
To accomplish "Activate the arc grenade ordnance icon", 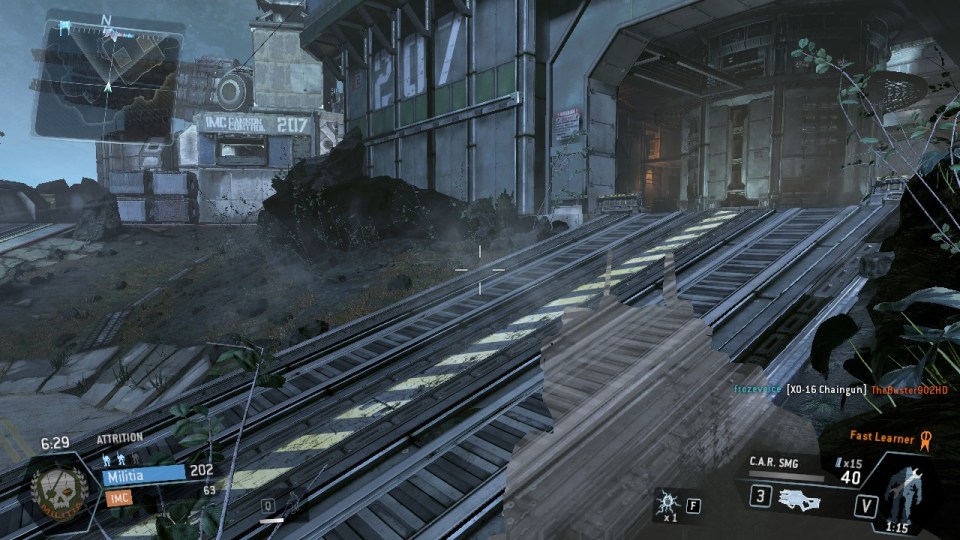I will pyautogui.click(x=665, y=503).
